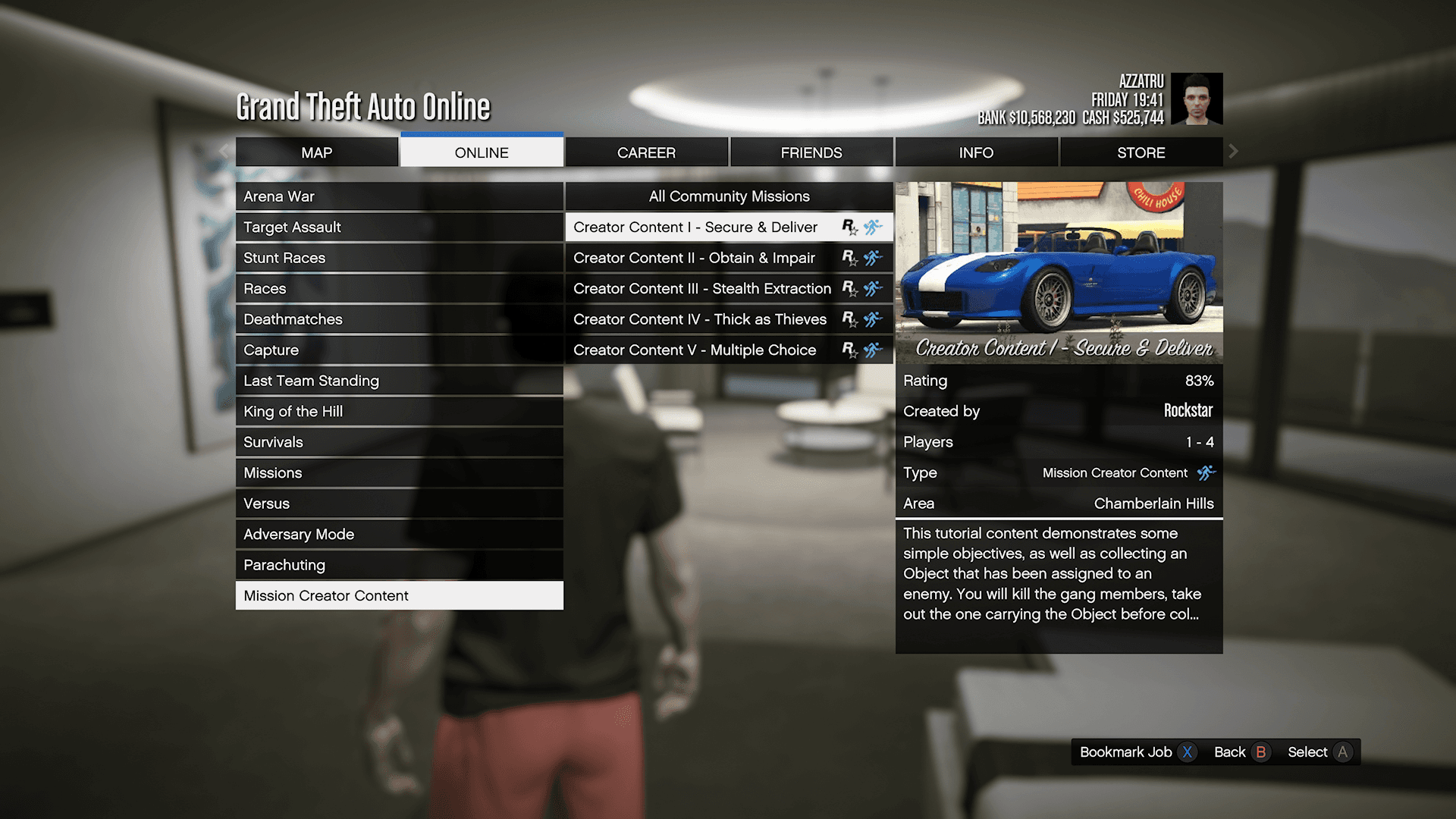Viewport: 1456px width, 819px height.
Task: Click the running-man job icon beside Secure & Deliver
Action: (874, 227)
